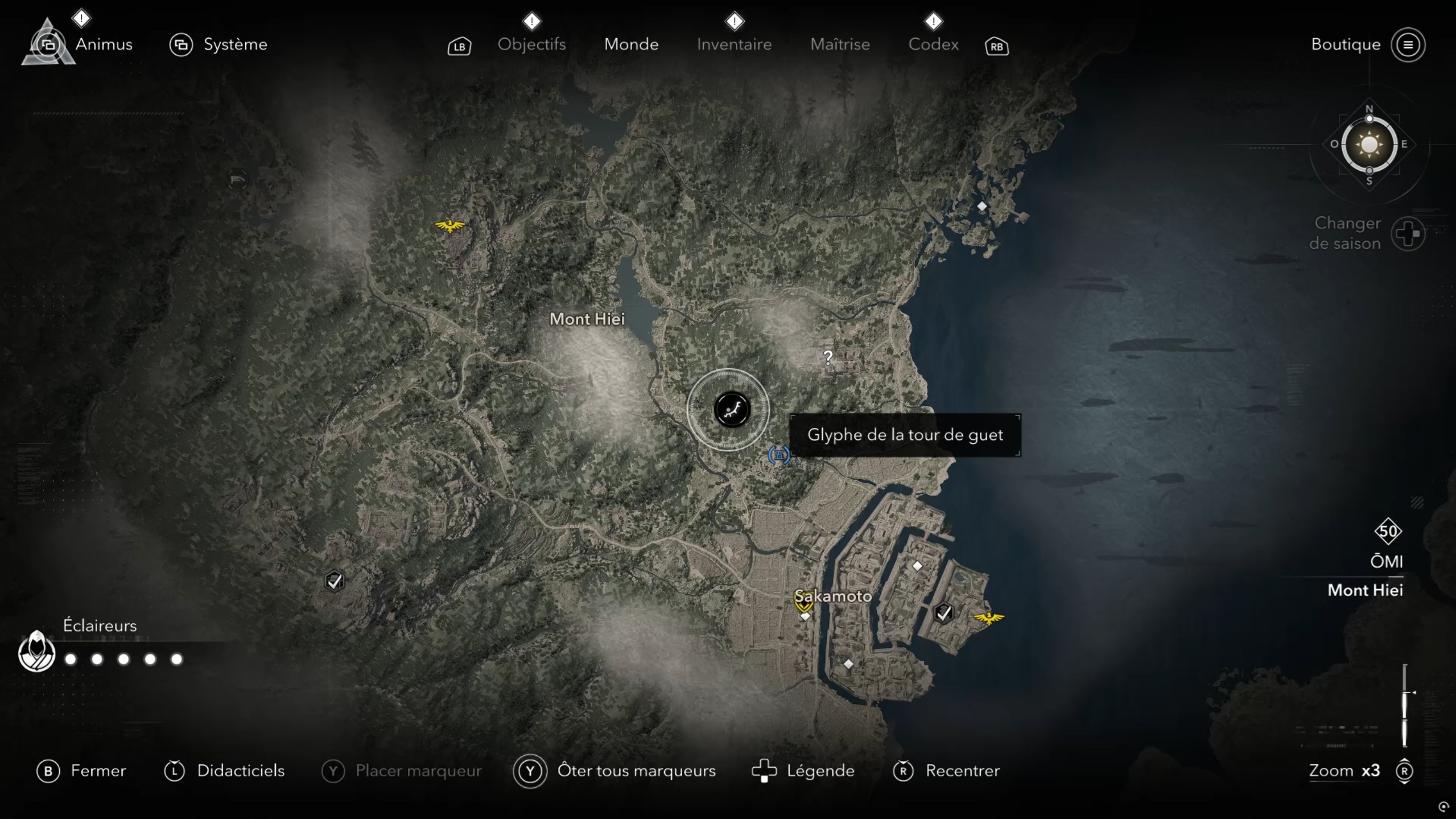
Task: Show the map Légende
Action: click(820, 771)
